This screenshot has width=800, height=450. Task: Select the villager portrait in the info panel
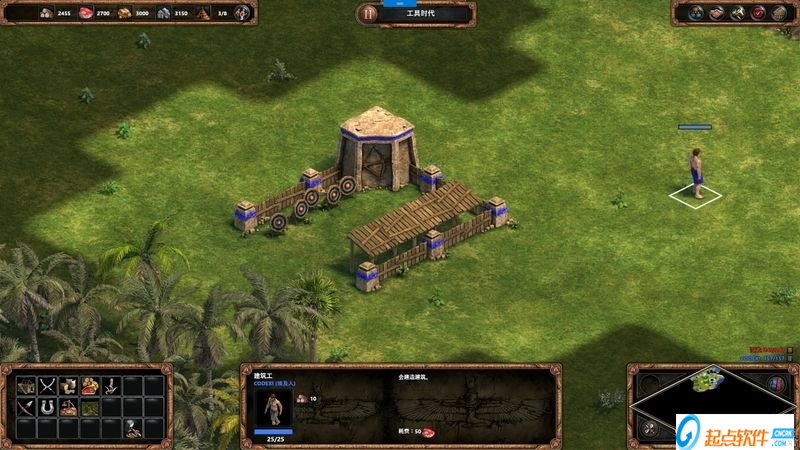272,405
